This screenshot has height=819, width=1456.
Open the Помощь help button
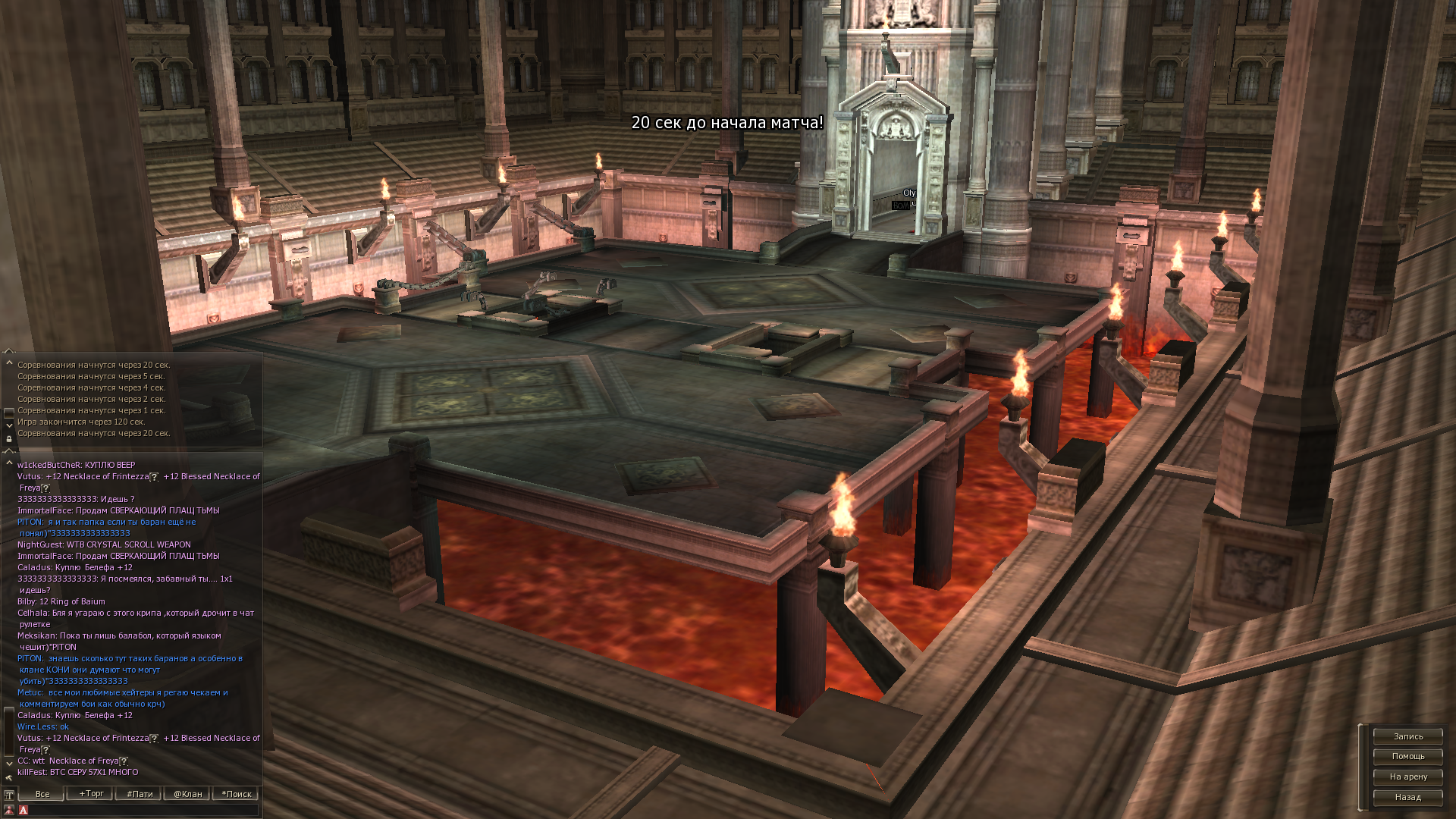1407,756
